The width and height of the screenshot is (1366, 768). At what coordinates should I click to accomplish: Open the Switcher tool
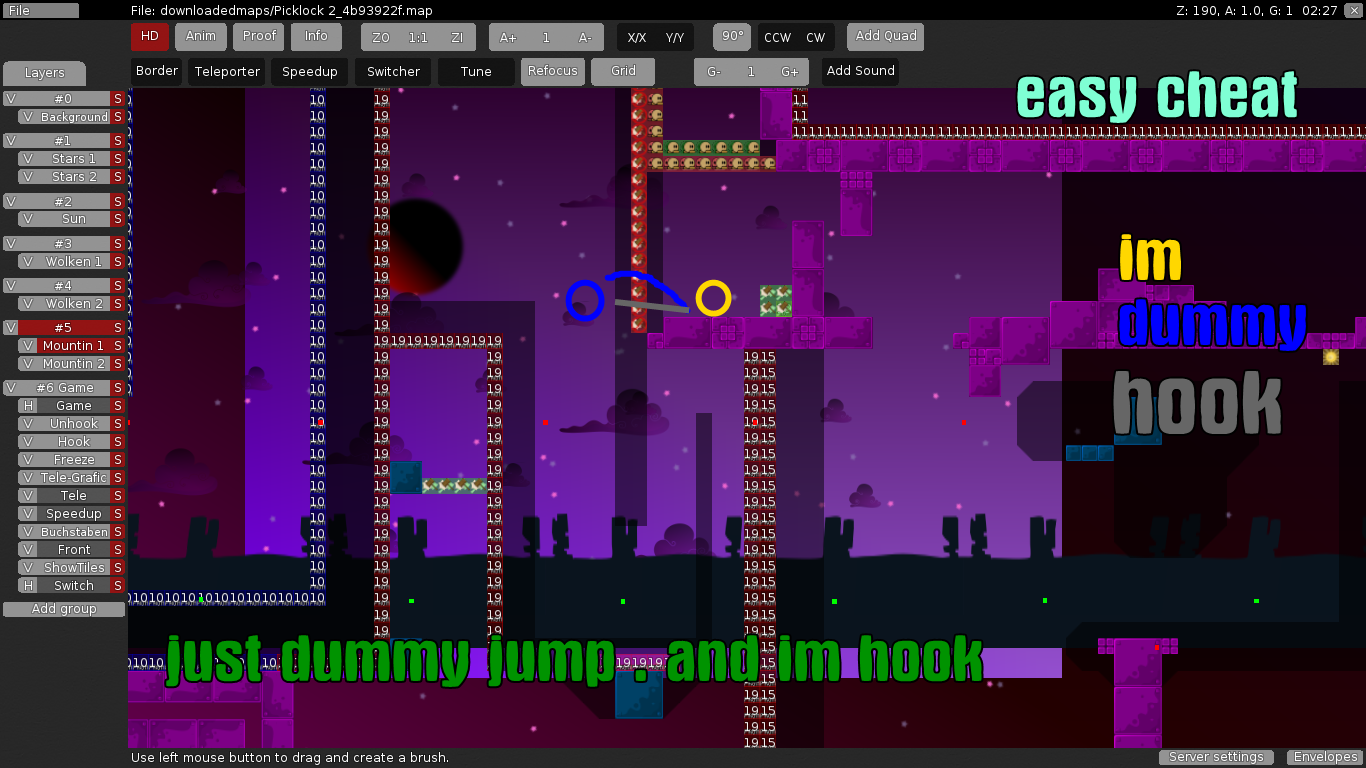click(x=393, y=72)
